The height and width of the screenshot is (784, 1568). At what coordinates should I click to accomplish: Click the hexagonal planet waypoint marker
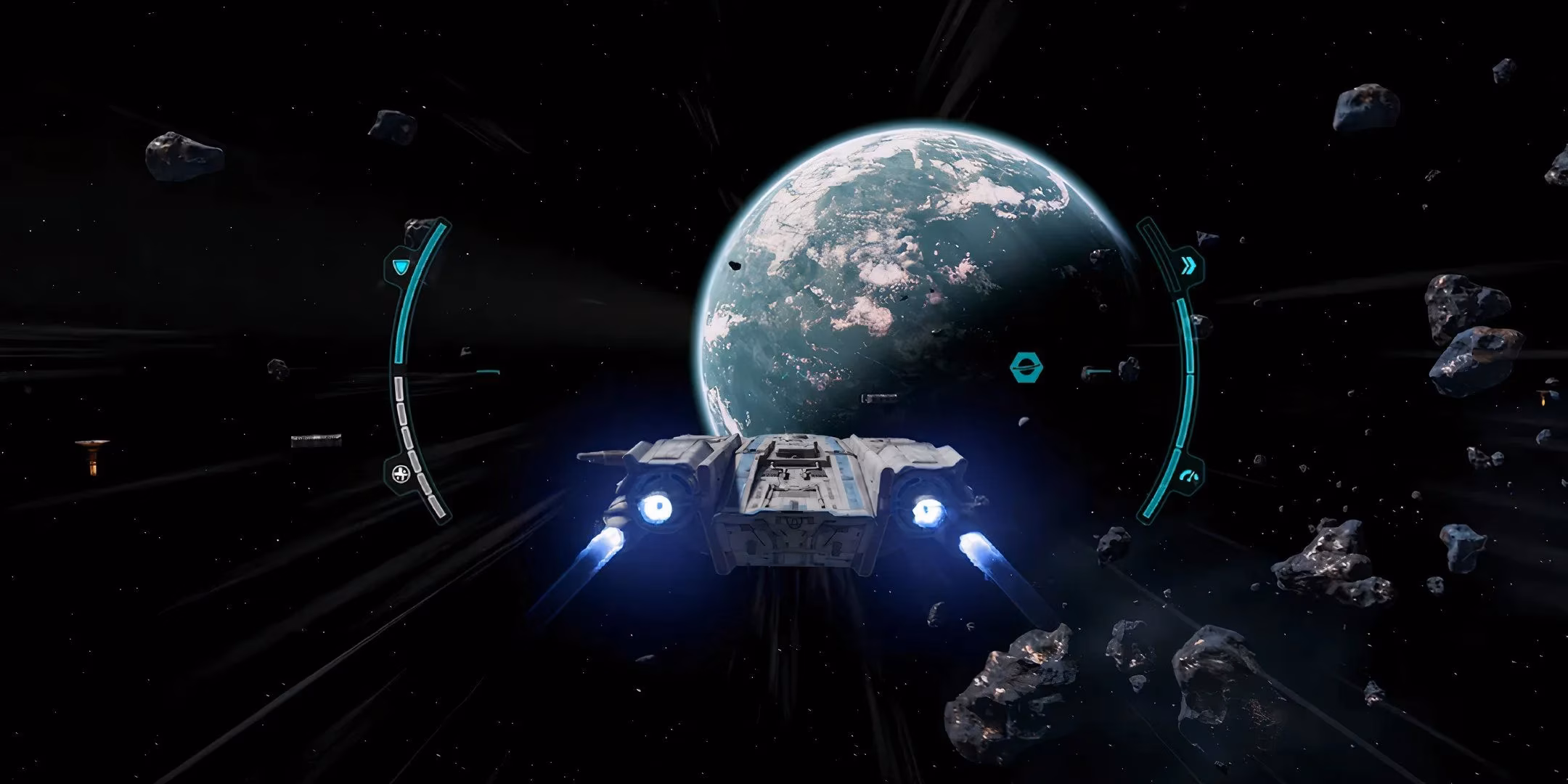(x=1026, y=367)
